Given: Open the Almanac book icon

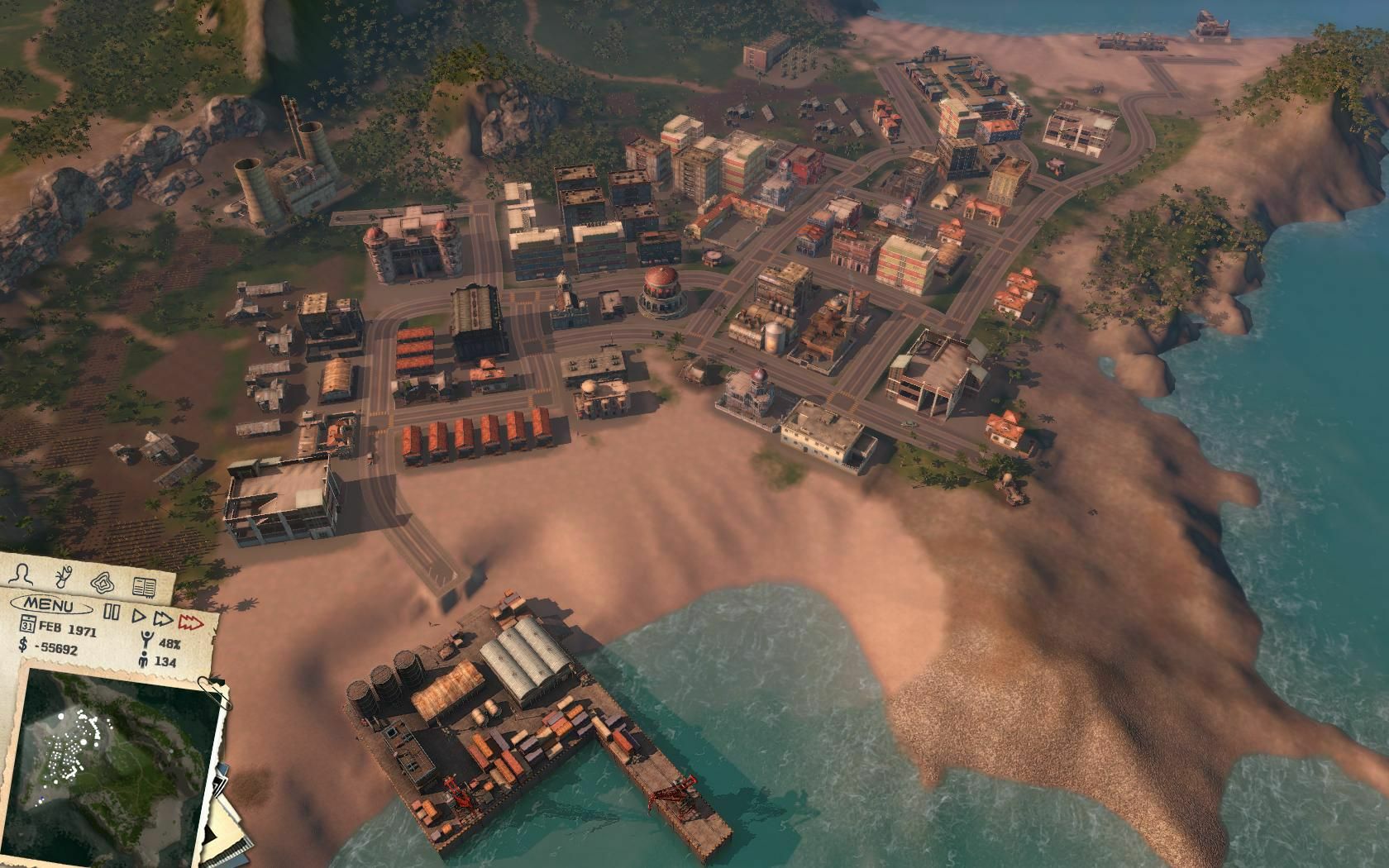Looking at the screenshot, I should point(144,585).
